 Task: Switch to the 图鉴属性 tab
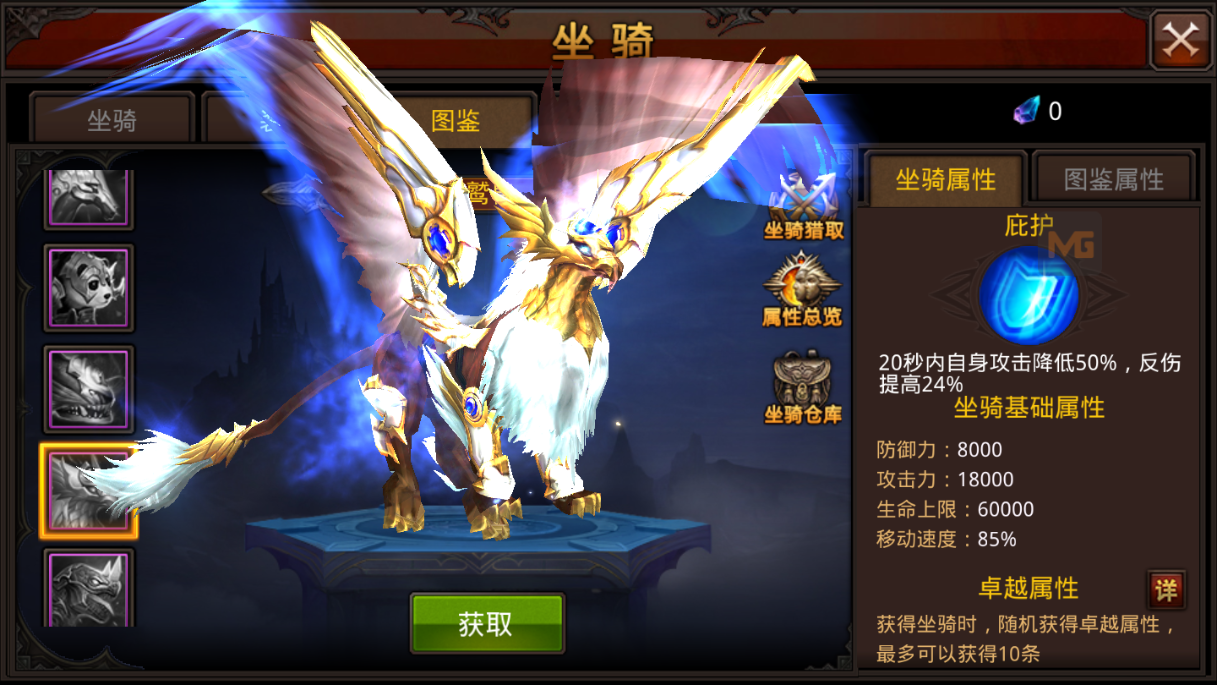(1113, 180)
